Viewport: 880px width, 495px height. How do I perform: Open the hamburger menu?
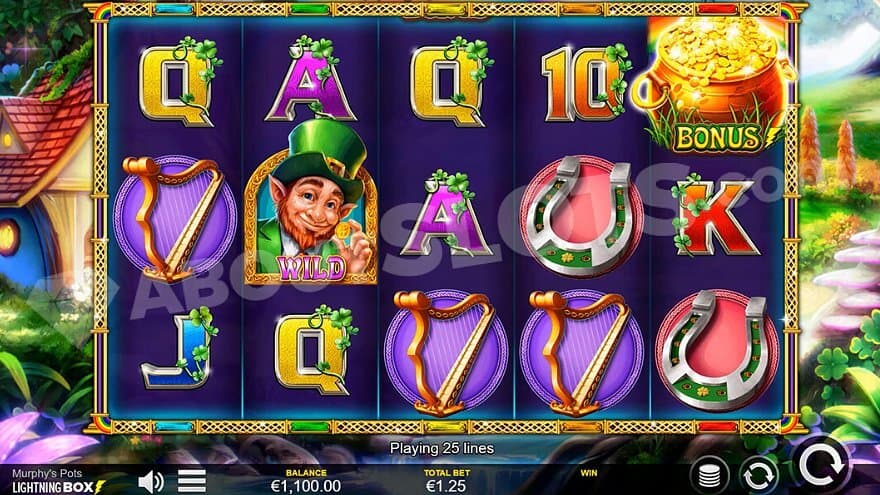tap(192, 481)
